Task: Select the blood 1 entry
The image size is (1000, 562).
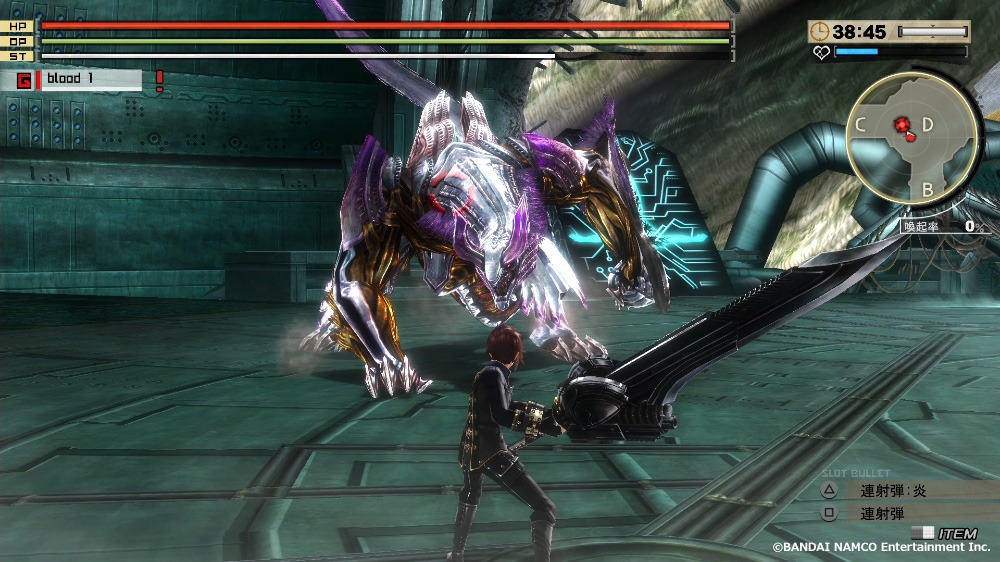Action: coord(90,80)
